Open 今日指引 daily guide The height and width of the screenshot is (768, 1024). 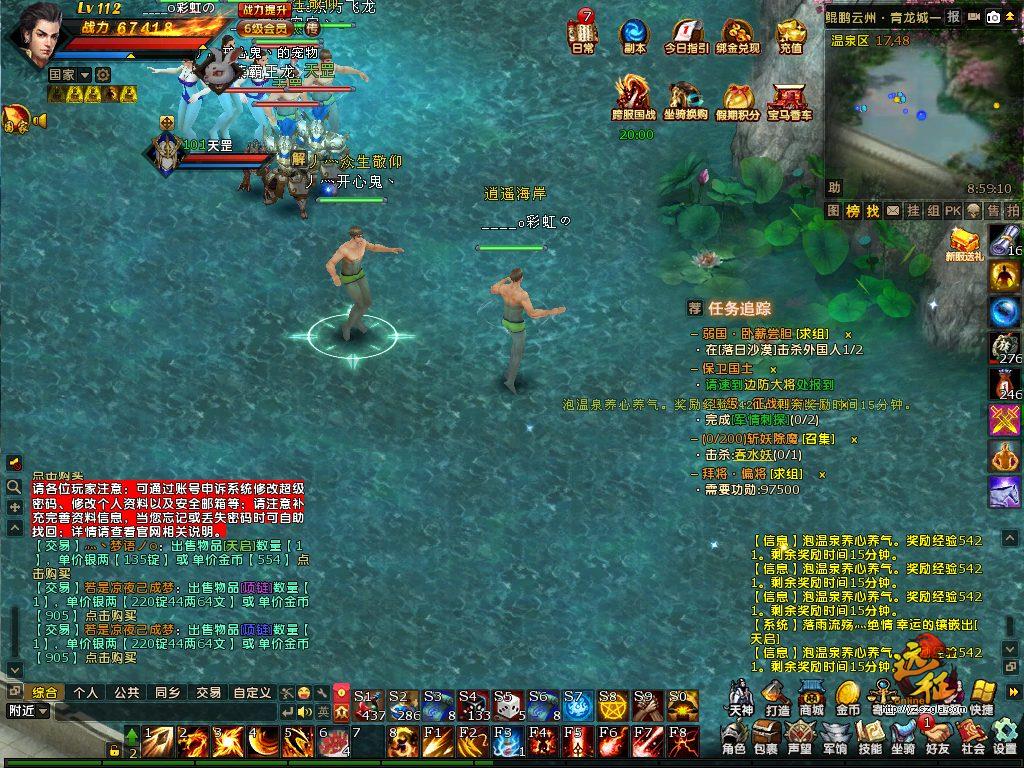[686, 35]
